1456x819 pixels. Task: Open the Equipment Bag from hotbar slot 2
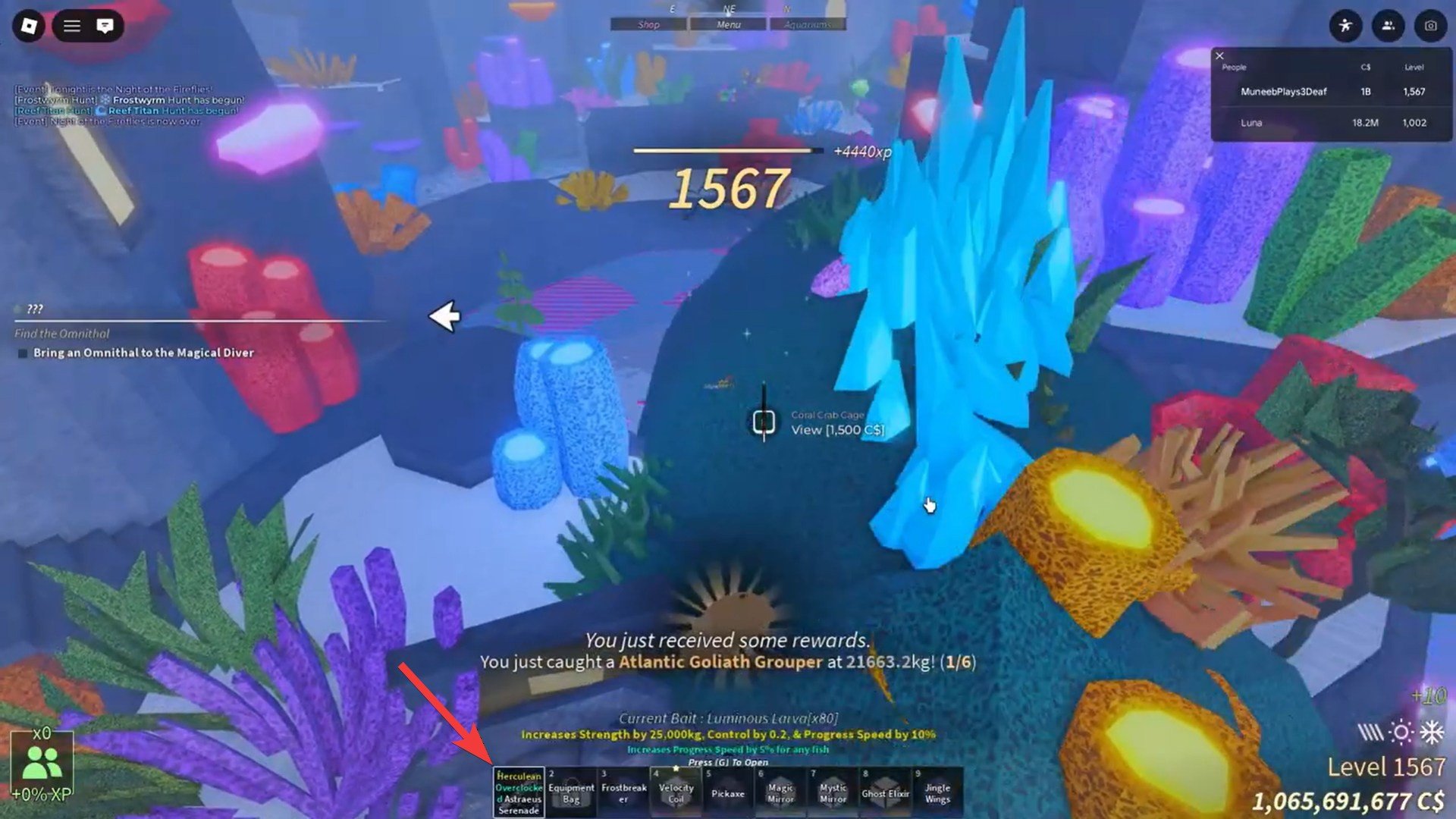(570, 792)
